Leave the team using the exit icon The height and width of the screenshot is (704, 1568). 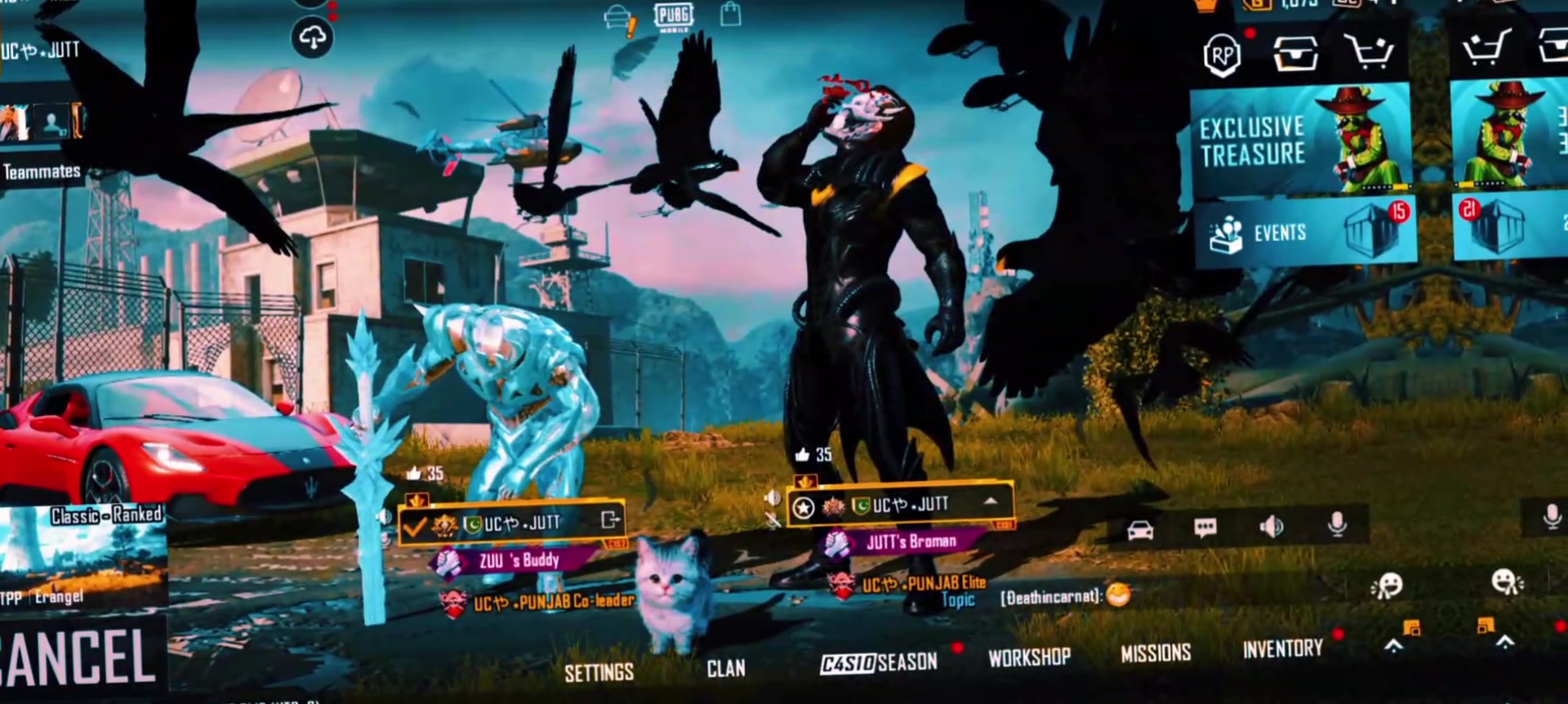click(610, 519)
